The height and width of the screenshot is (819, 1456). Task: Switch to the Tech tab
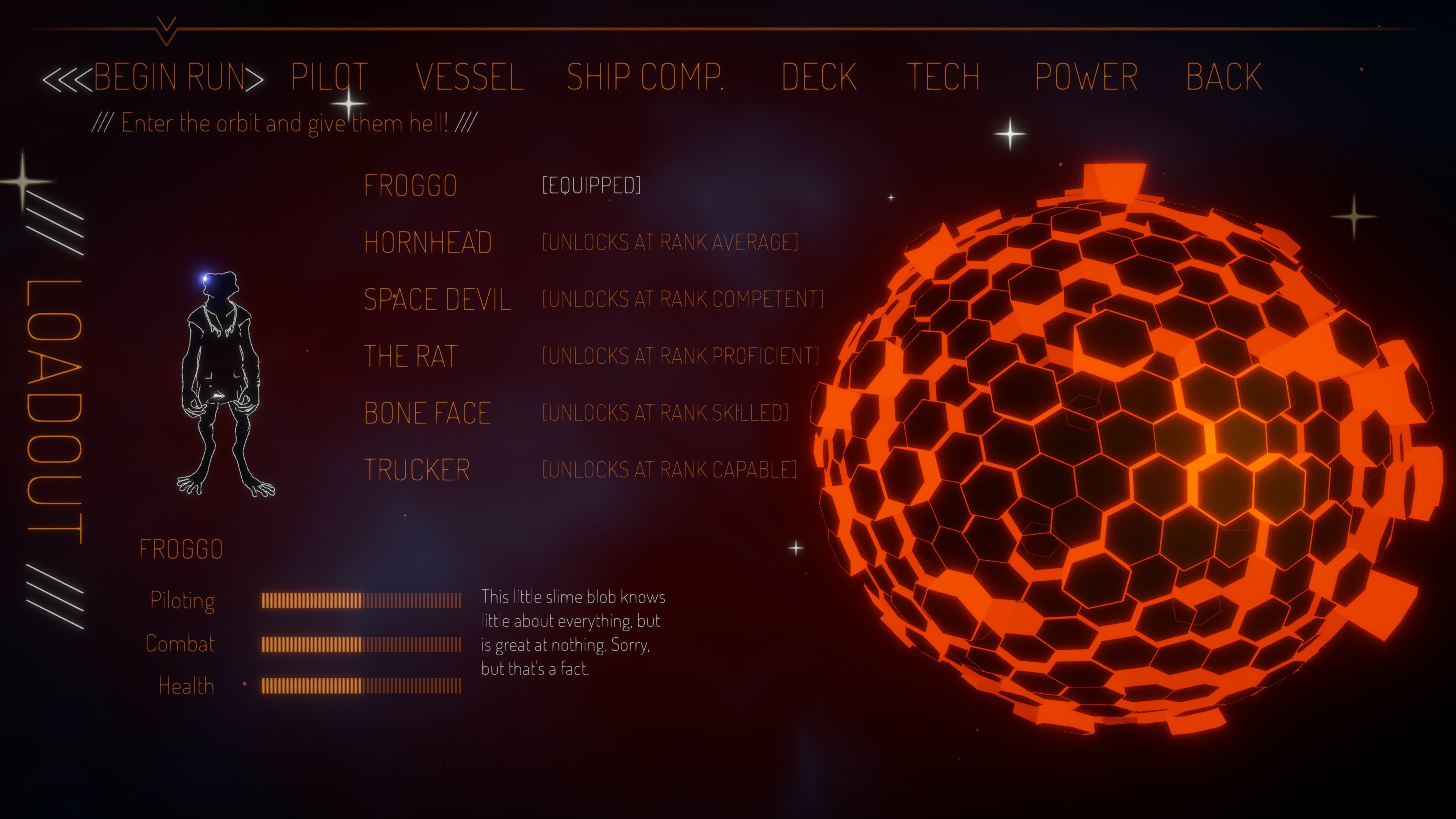pos(943,77)
